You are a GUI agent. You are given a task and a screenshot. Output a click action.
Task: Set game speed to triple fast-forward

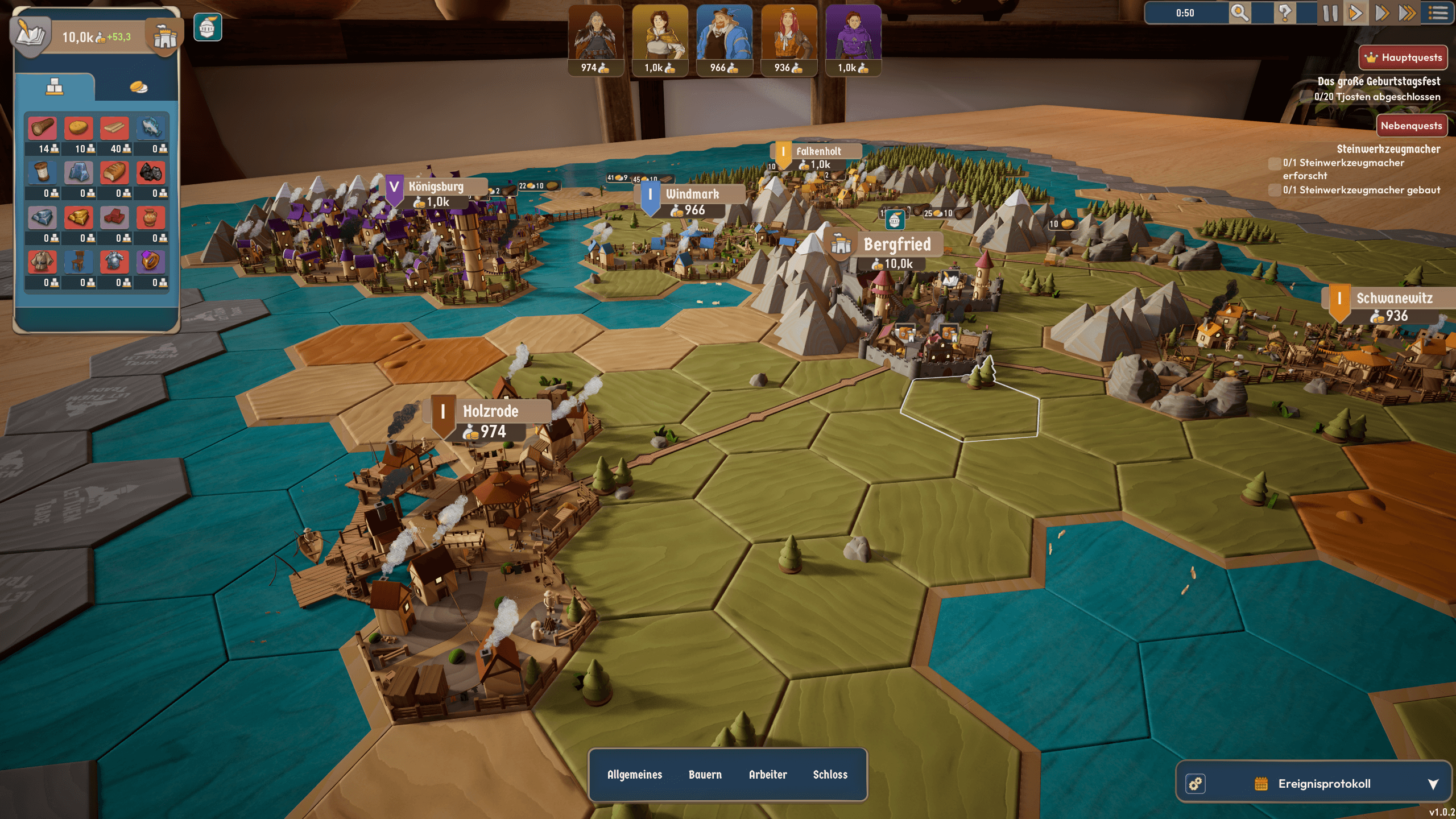(x=1407, y=13)
